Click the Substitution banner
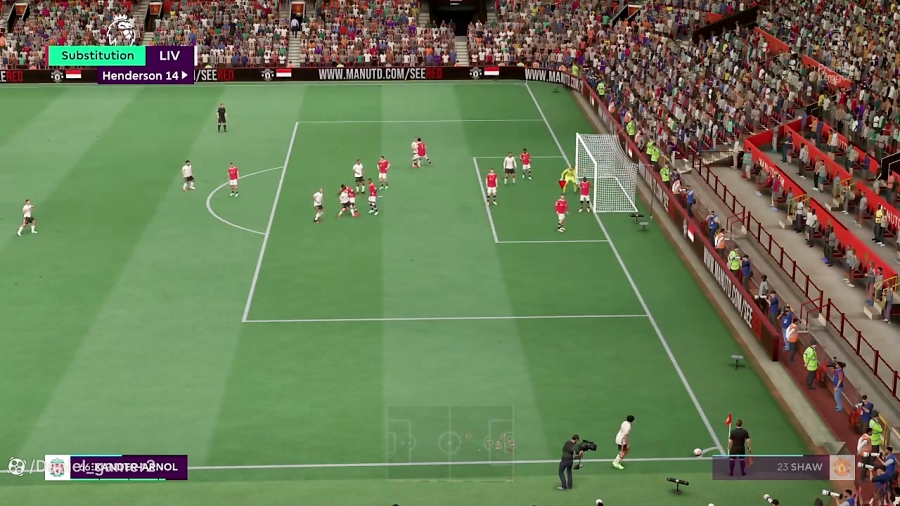Viewport: 900px width, 506px height. 96,56
